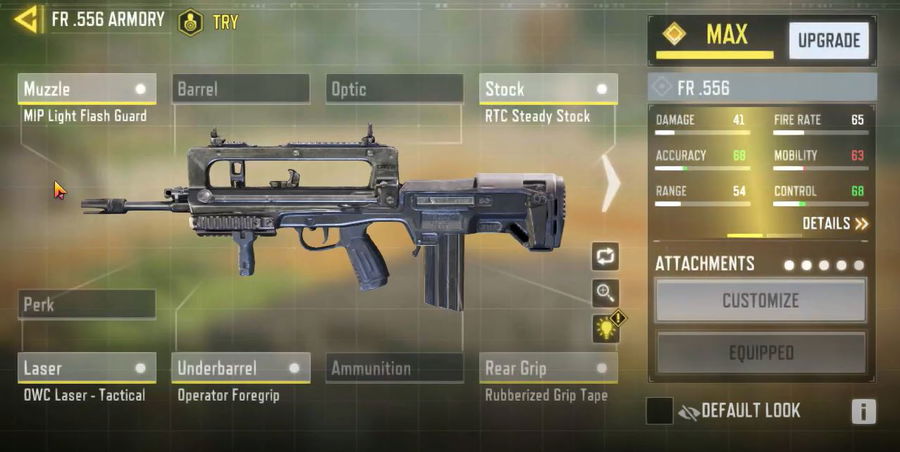Select the empty Perk slot
Image resolution: width=900 pixels, height=452 pixels.
(86, 304)
